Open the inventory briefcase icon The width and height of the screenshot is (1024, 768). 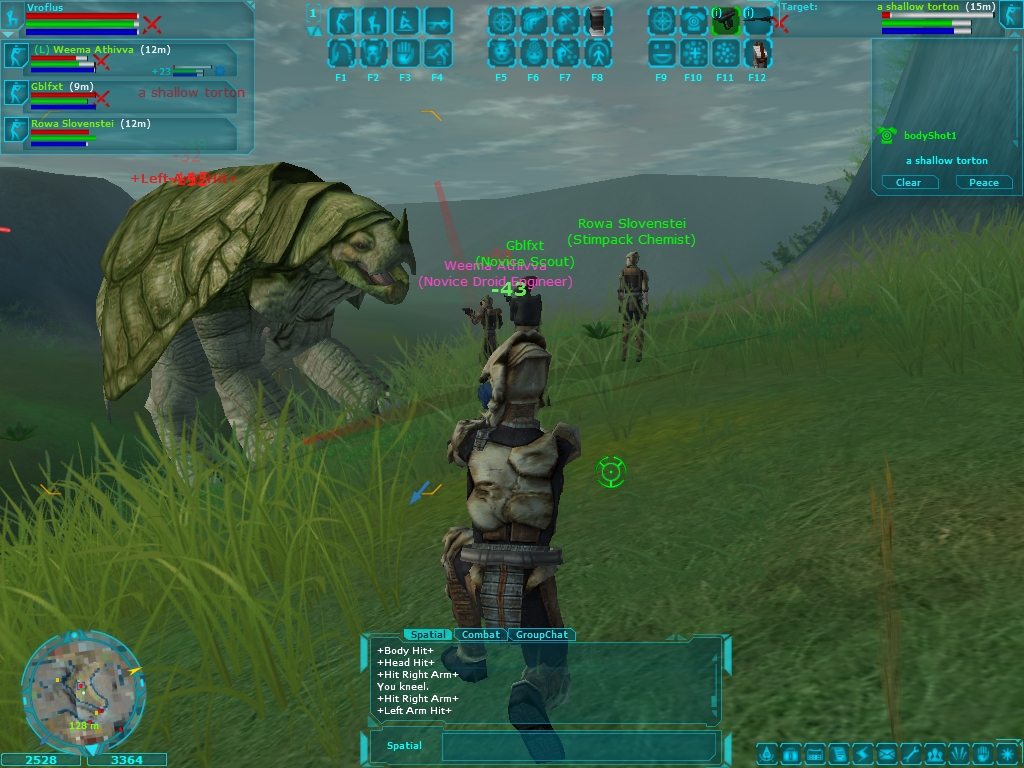click(790, 754)
